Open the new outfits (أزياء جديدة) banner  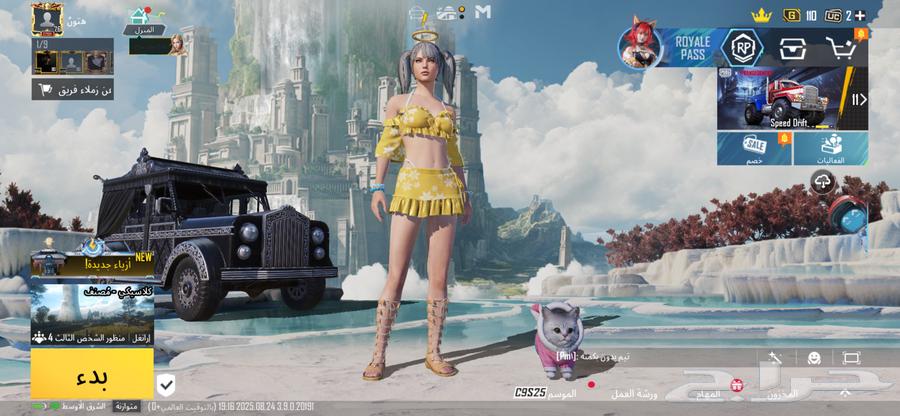pos(91,262)
